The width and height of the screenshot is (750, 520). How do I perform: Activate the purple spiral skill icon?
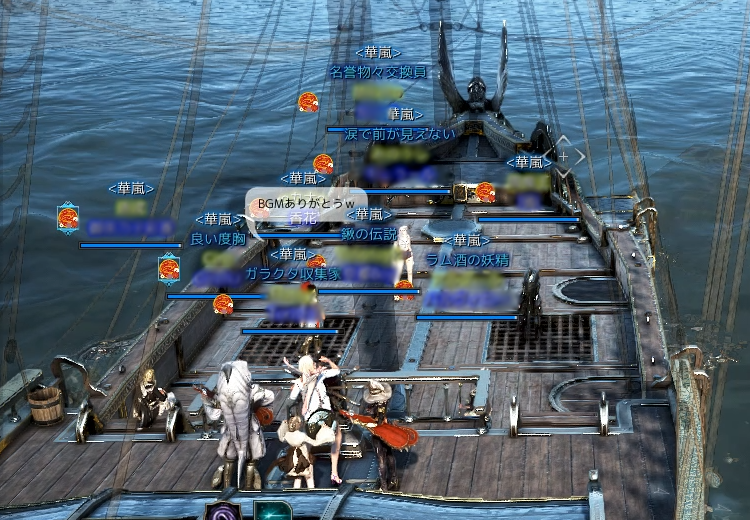point(222,511)
